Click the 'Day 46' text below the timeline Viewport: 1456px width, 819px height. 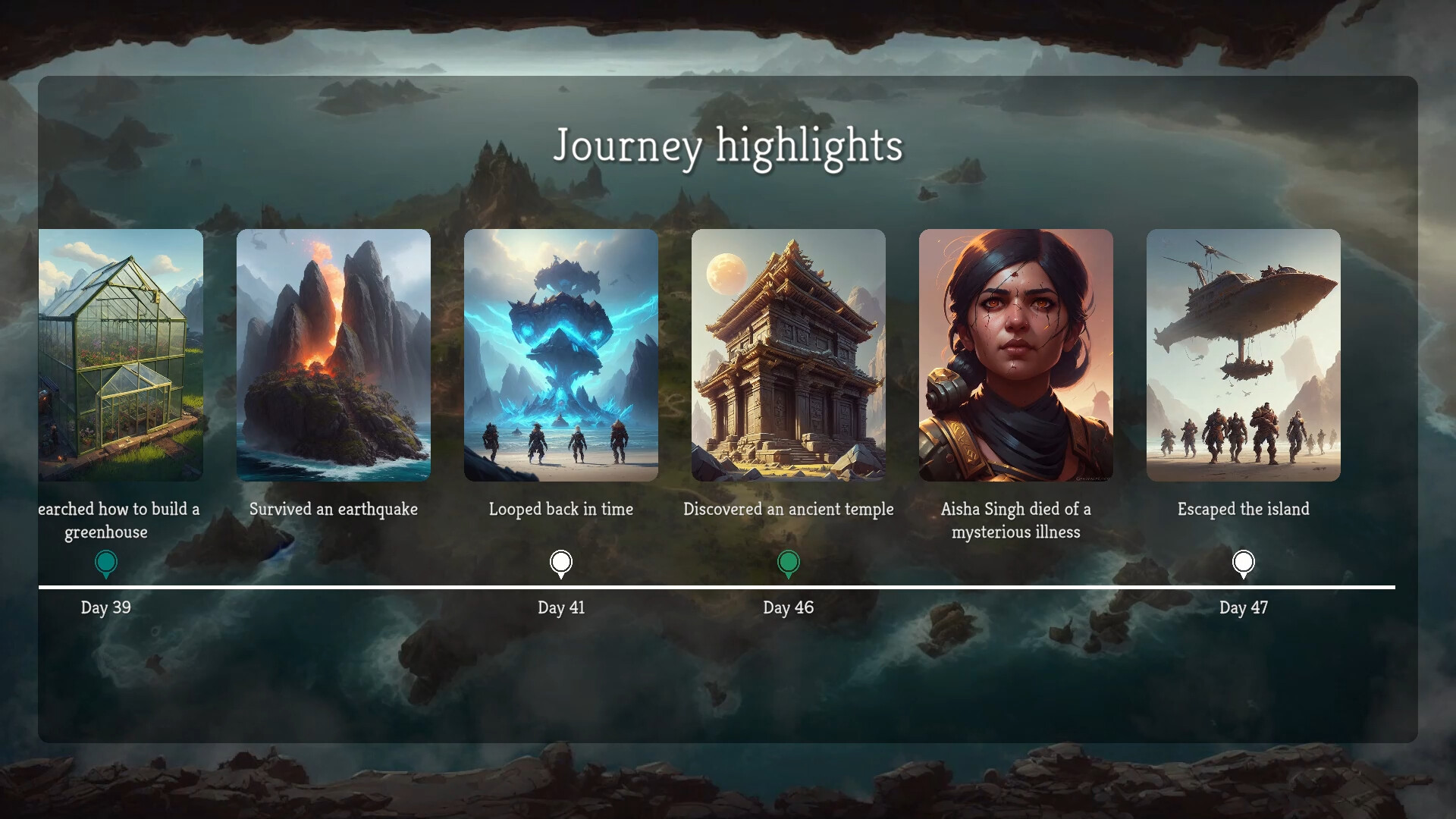tap(789, 607)
